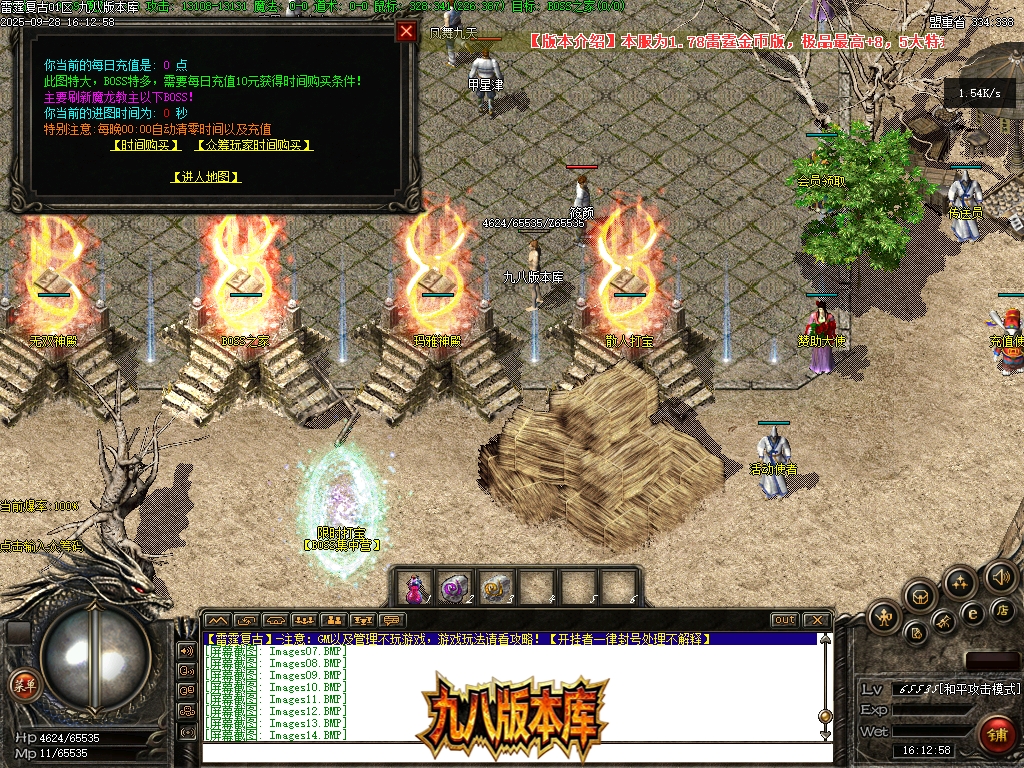Open the skills three-stars icon
The image size is (1024, 768).
click(960, 583)
